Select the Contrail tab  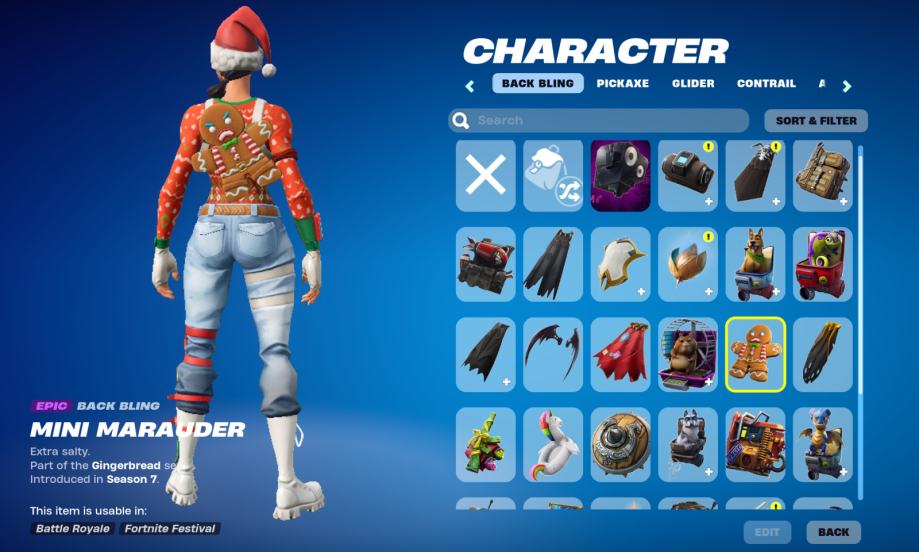coord(766,84)
